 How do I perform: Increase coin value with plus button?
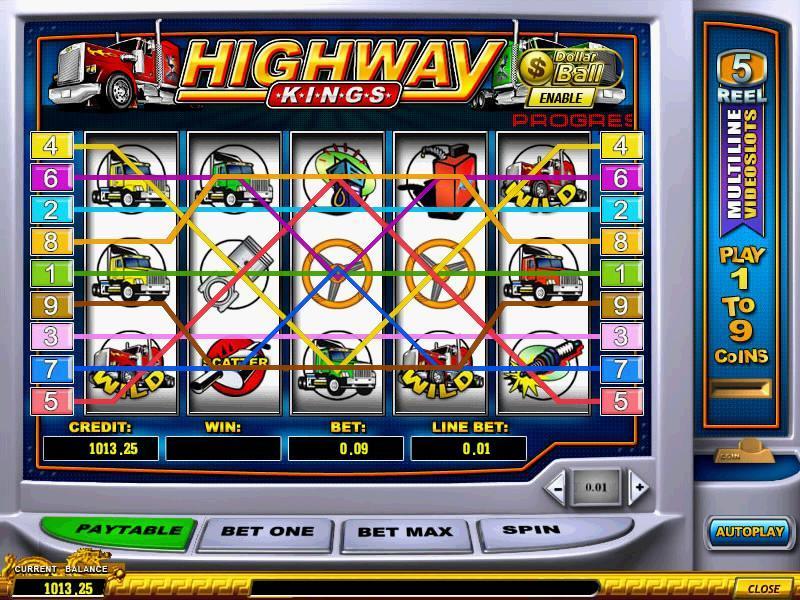tap(639, 488)
